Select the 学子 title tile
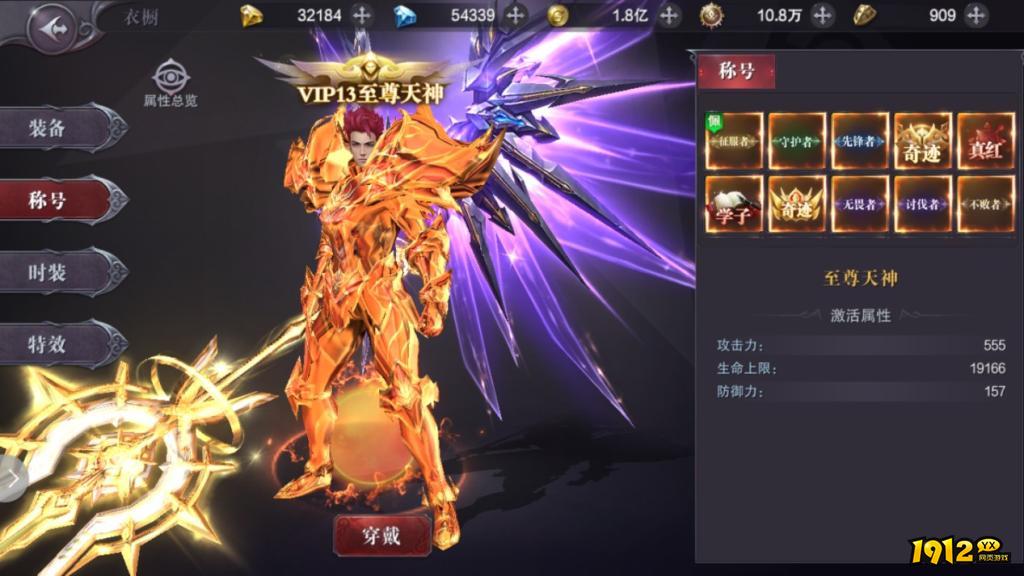Screen dimensions: 1024x576 (735, 205)
